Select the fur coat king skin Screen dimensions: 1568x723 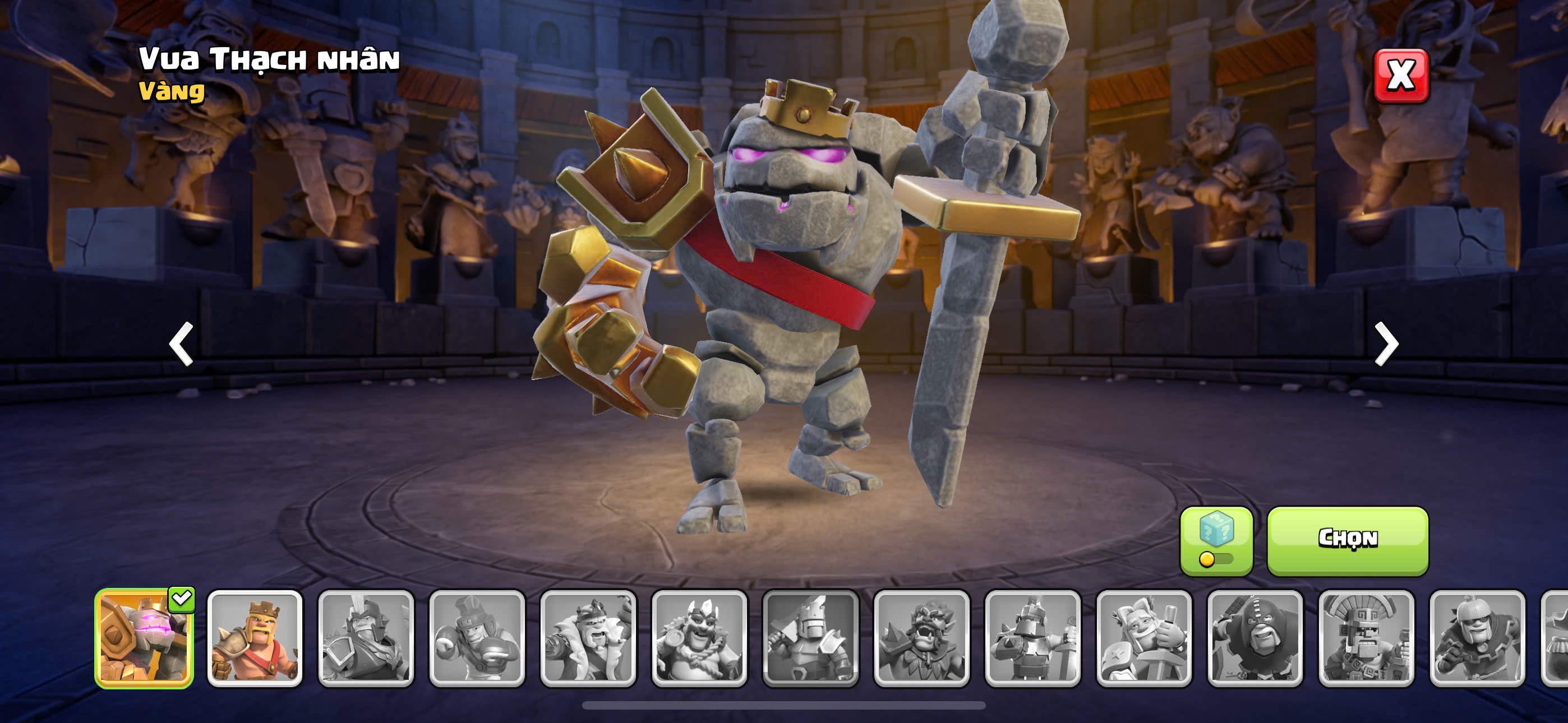(588, 638)
